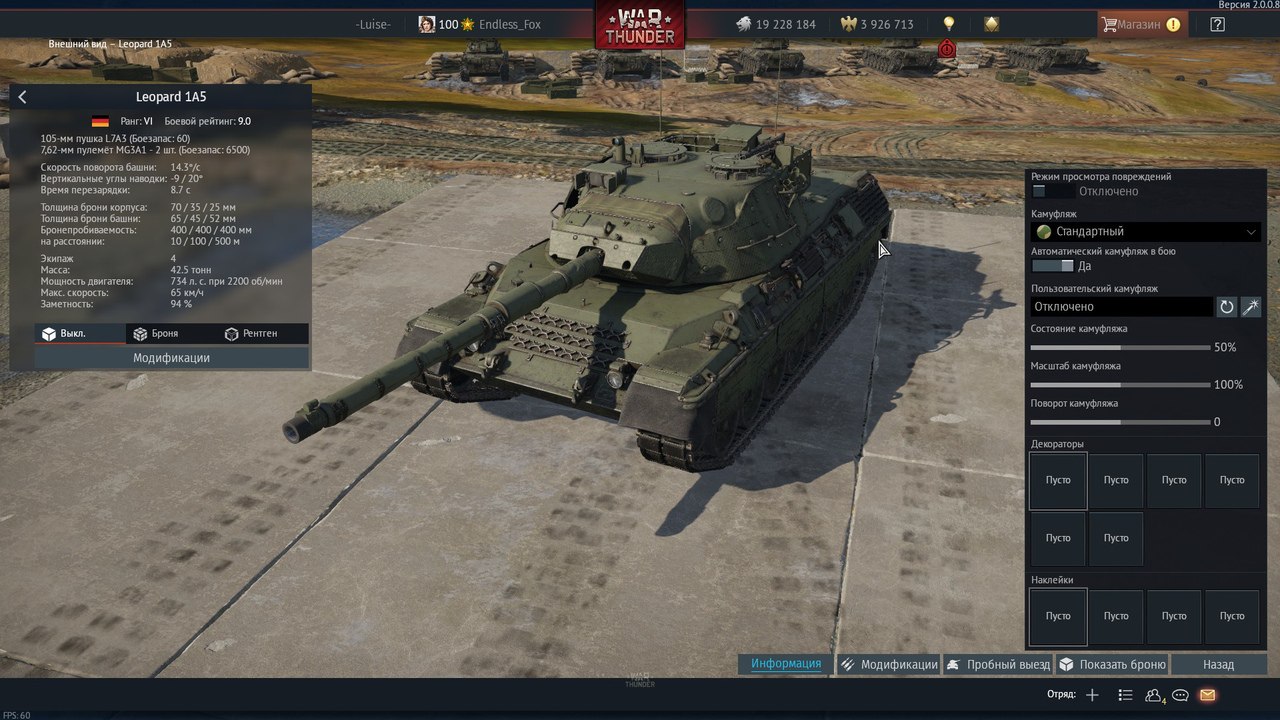Image resolution: width=1280 pixels, height=720 pixels.
Task: Toggle automatic camouflage in battle
Action: [x=1052, y=266]
